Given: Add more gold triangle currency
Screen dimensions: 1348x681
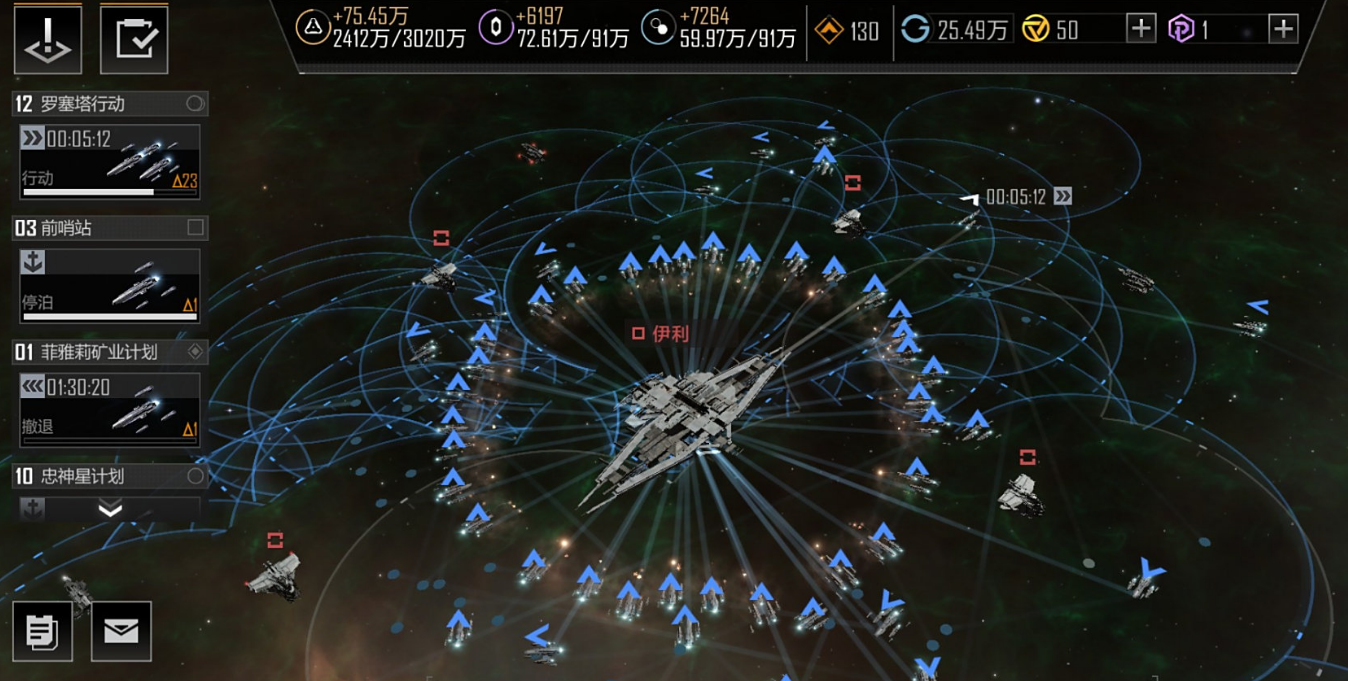Looking at the screenshot, I should 1140,29.
